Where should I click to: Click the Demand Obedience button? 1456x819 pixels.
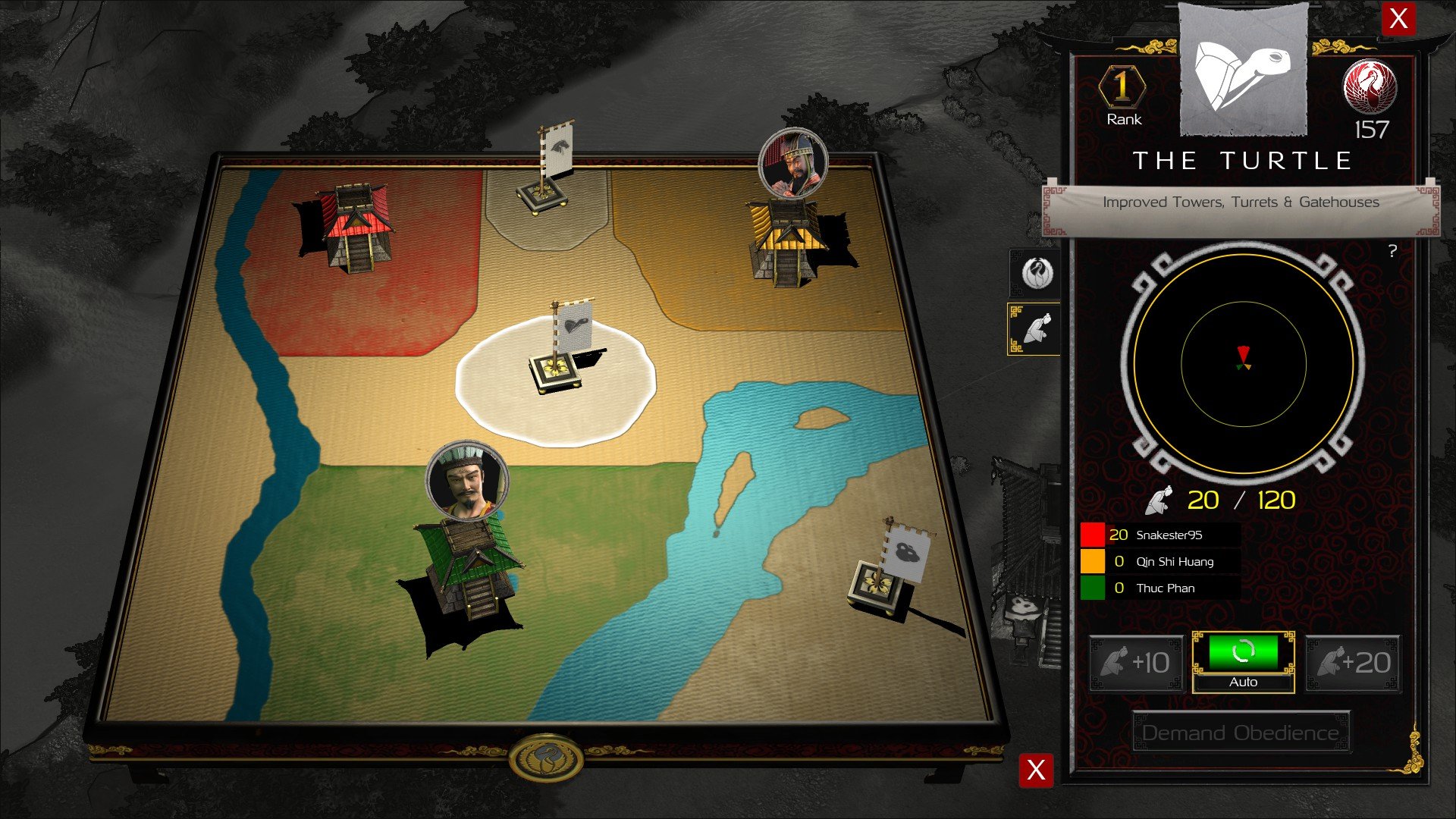coord(1241,733)
